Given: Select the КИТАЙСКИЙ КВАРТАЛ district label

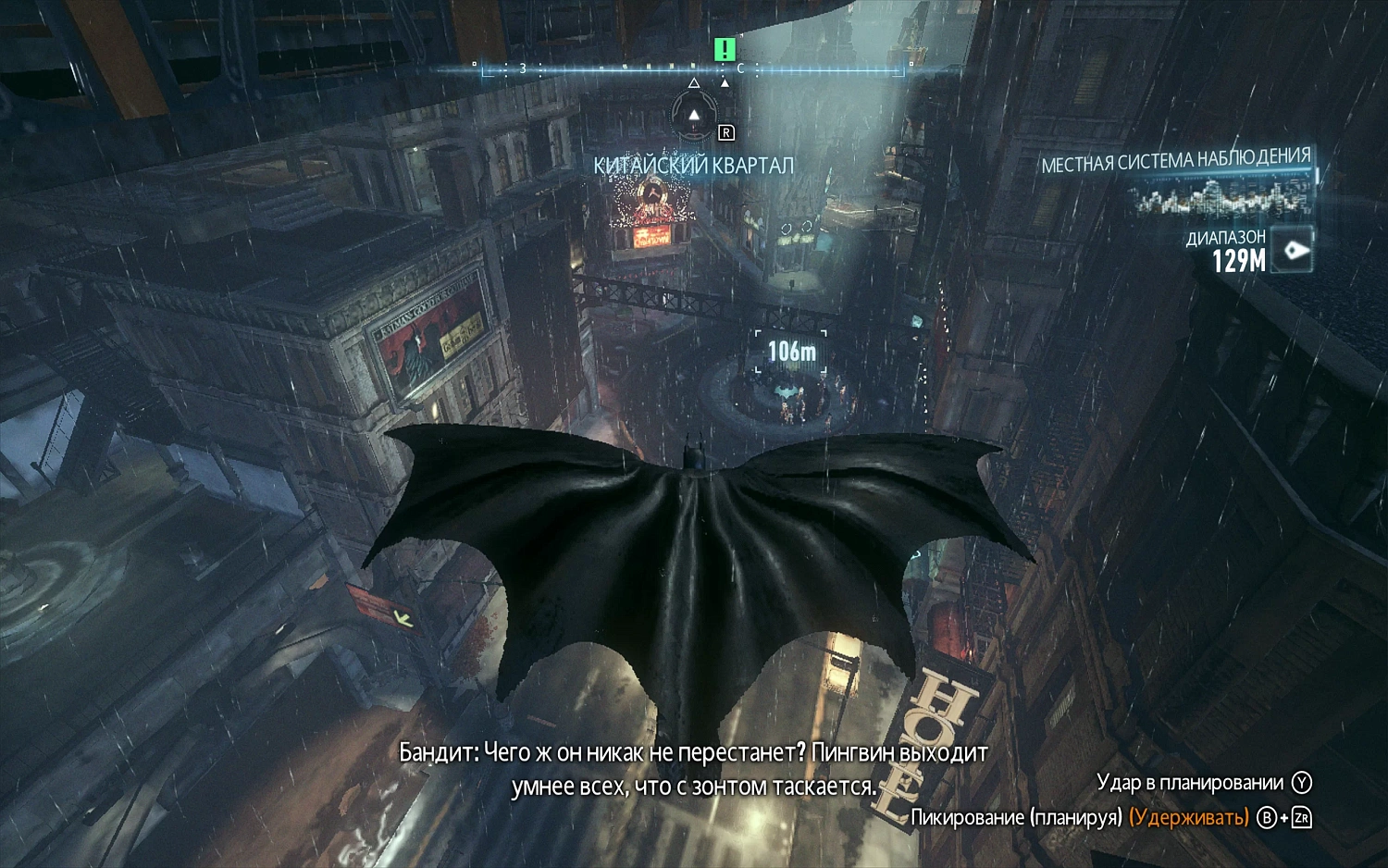Looking at the screenshot, I should 693,163.
